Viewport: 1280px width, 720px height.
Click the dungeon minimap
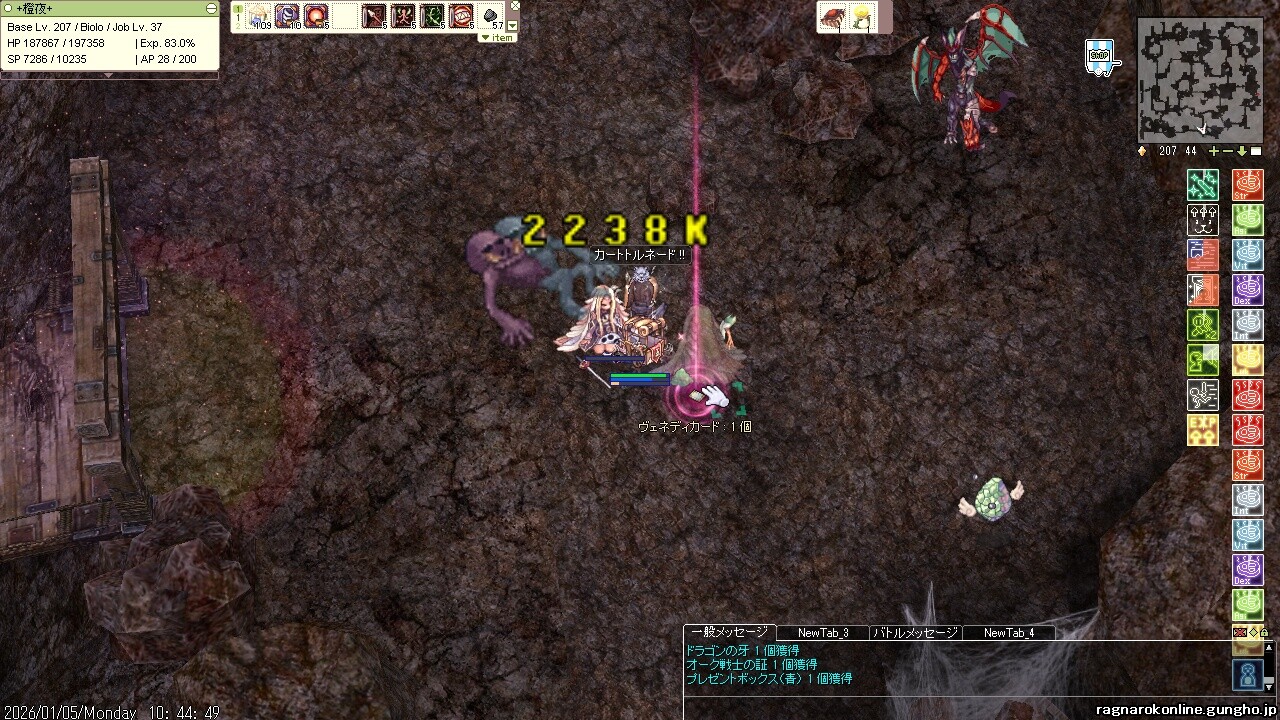[1199, 80]
